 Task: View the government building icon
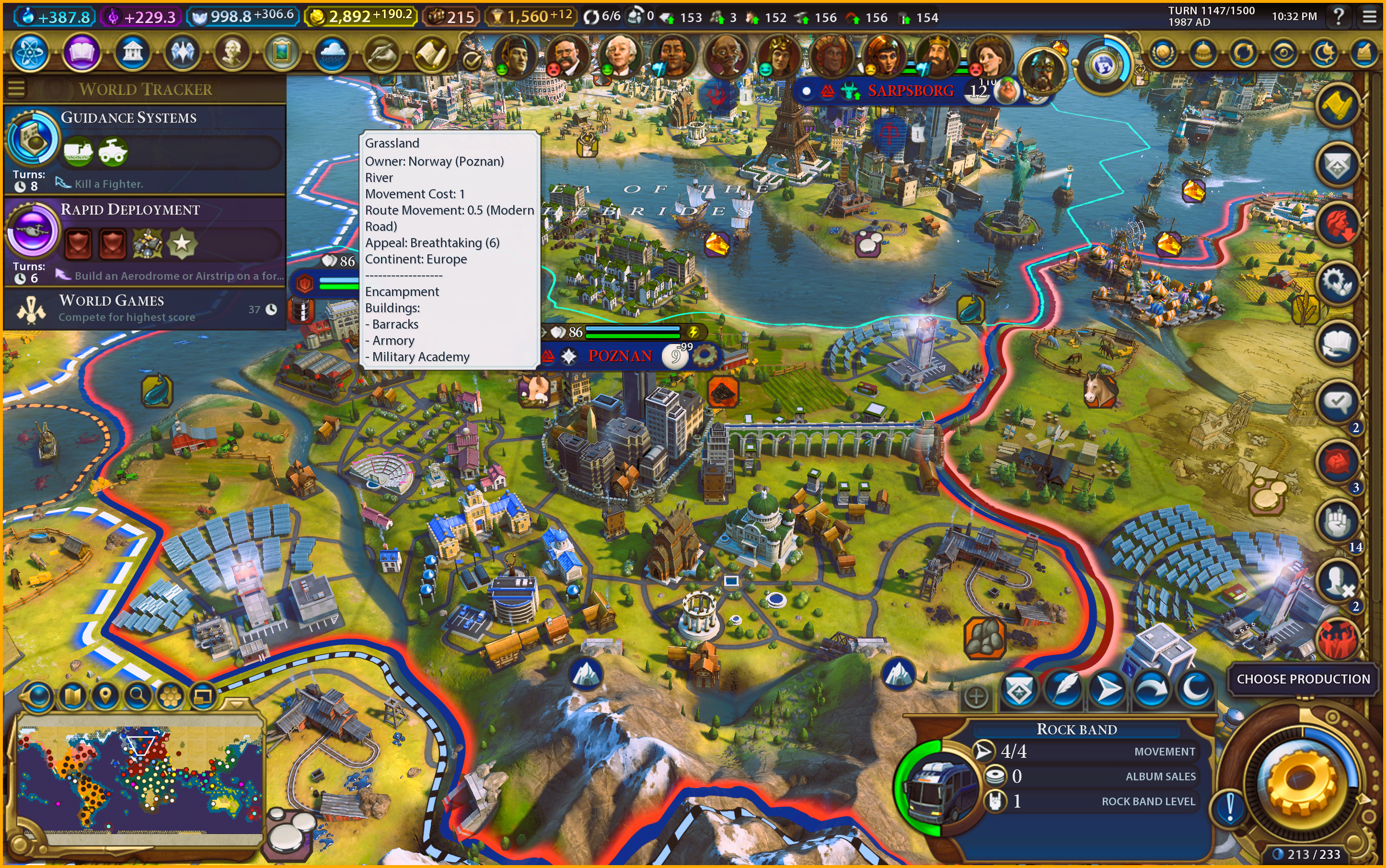point(133,53)
